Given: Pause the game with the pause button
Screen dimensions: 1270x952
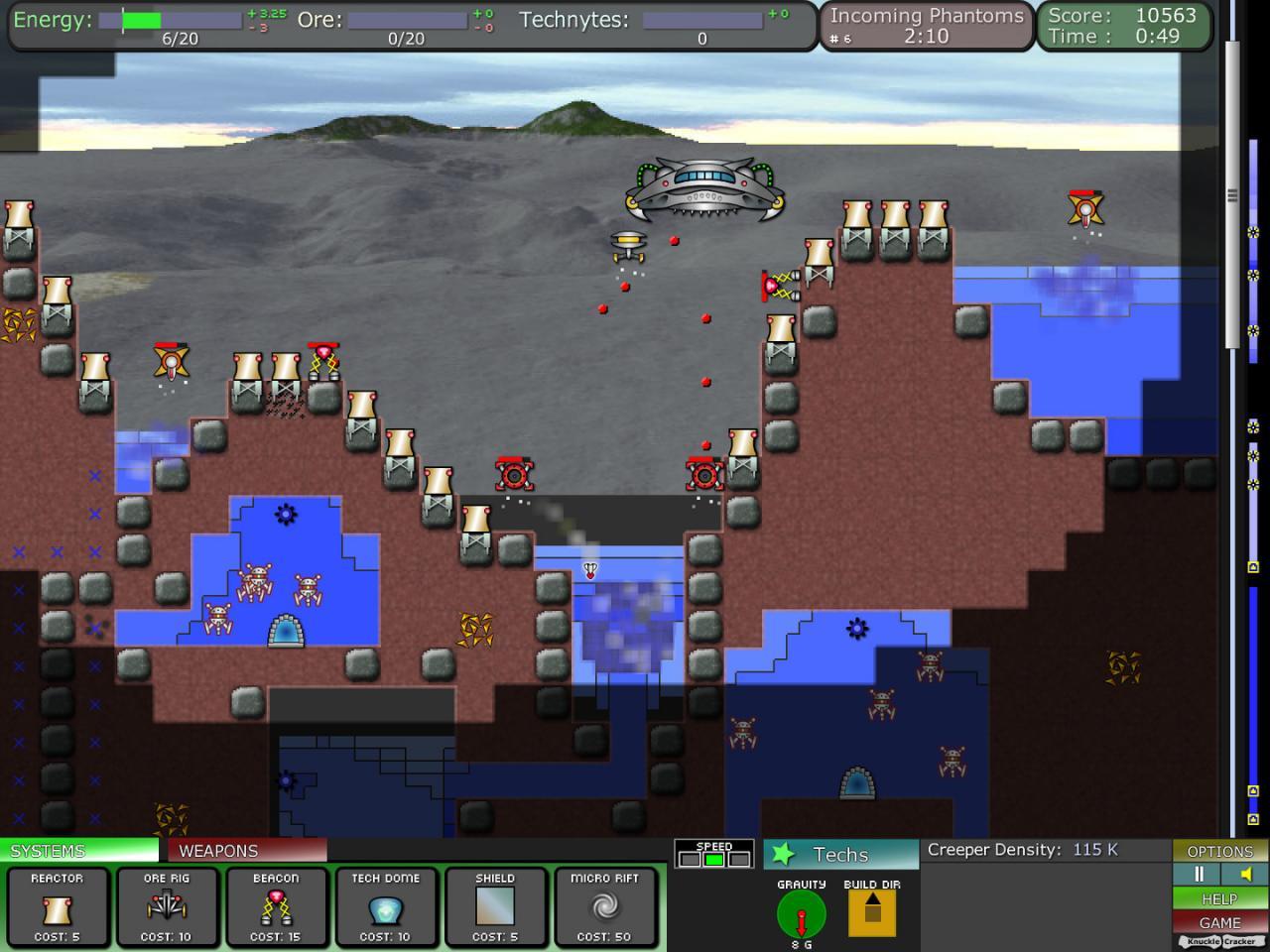Looking at the screenshot, I should [1198, 874].
